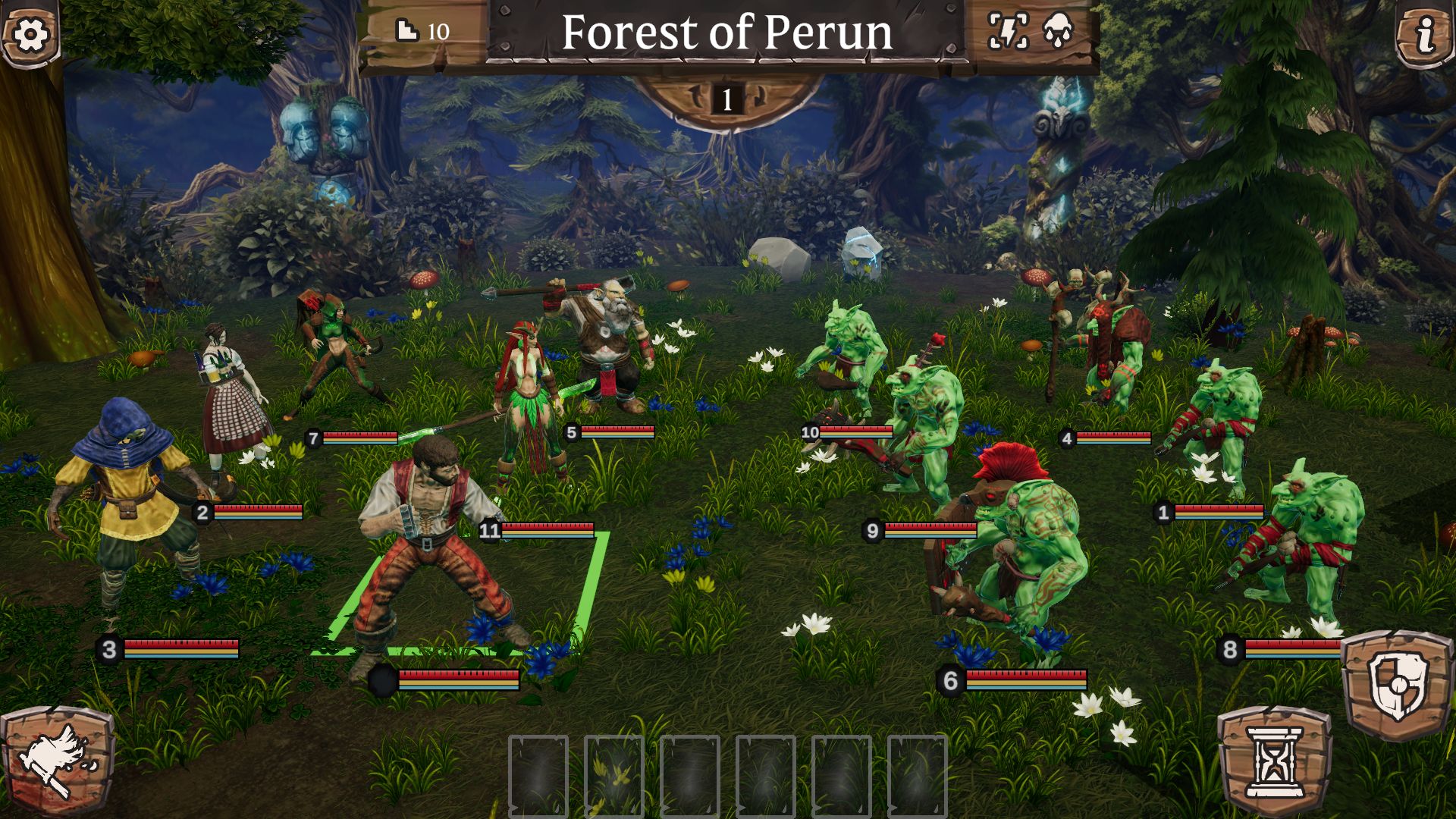Open the gear settings menu
This screenshot has height=819, width=1456.
point(30,33)
